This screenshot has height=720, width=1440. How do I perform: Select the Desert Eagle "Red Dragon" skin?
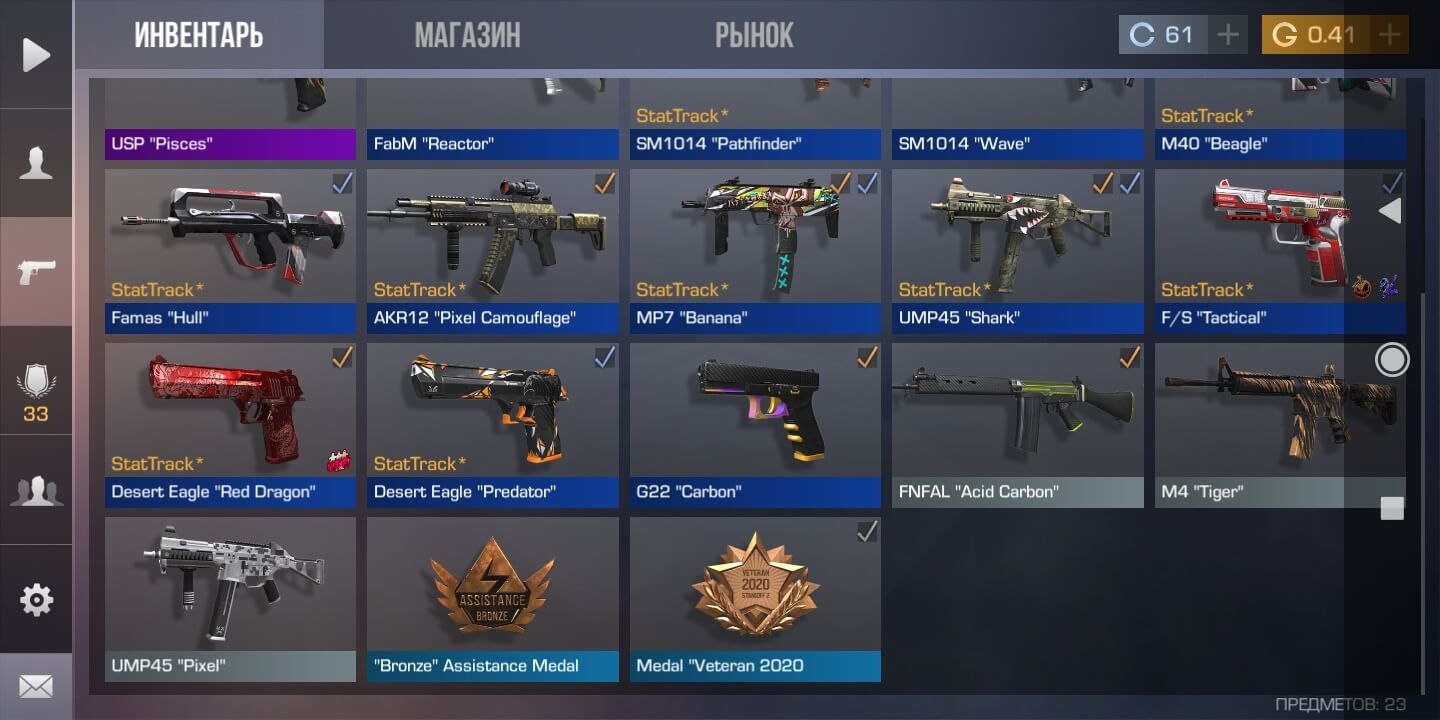click(230, 424)
